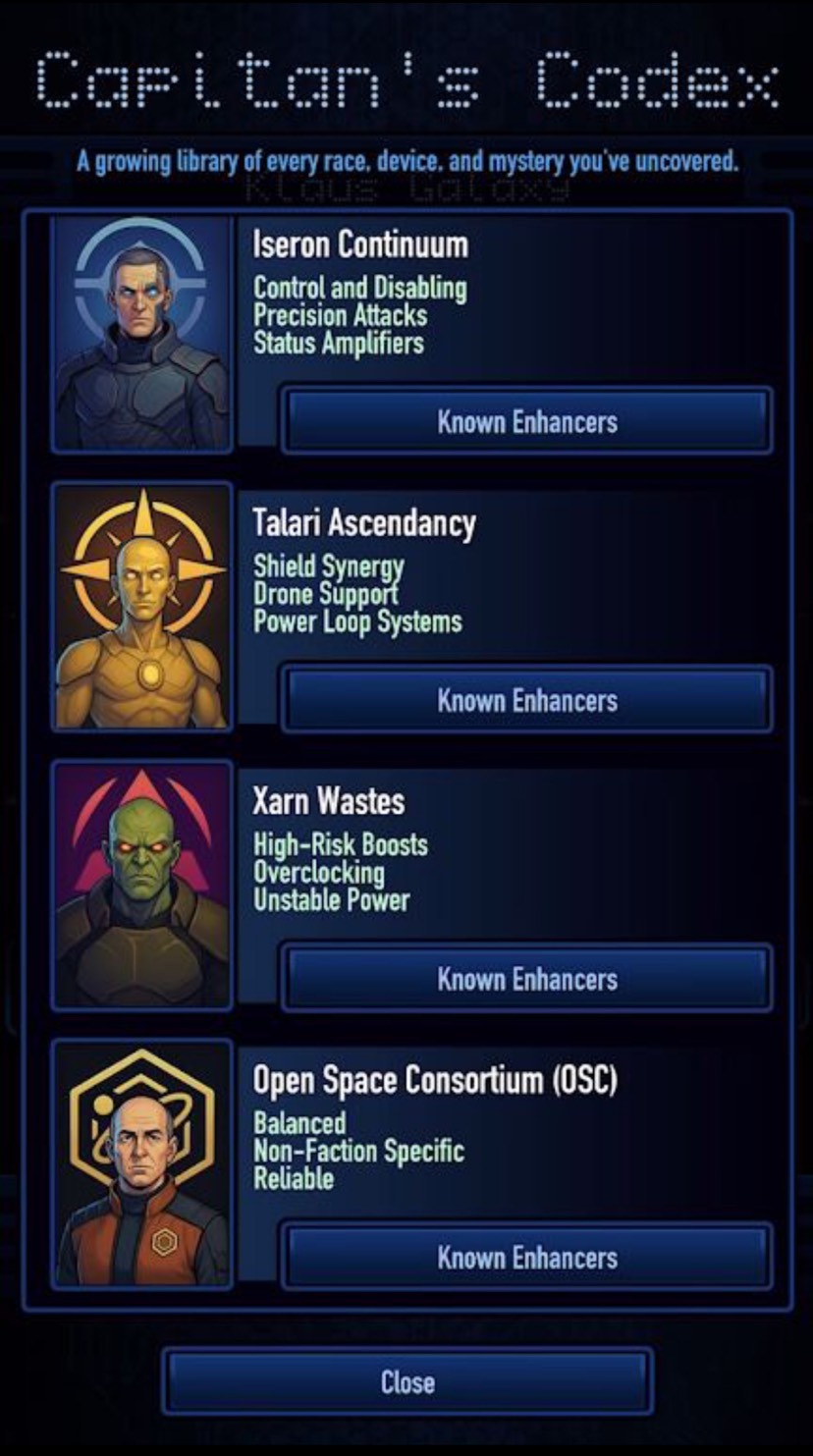Select the Open Space Consortium portrait
This screenshot has height=1456, width=813.
pyautogui.click(x=142, y=1164)
